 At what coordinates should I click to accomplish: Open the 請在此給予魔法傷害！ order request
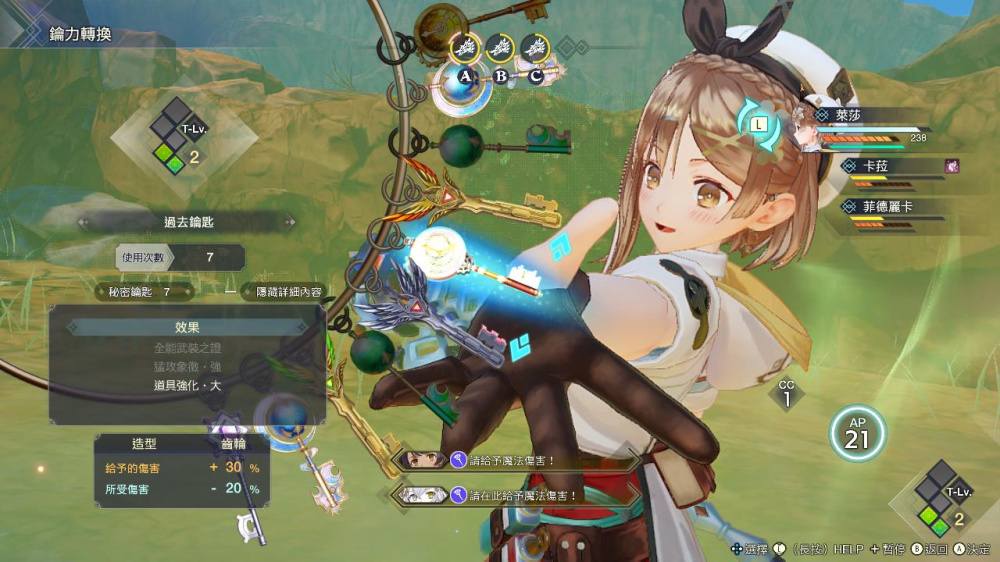(x=518, y=493)
